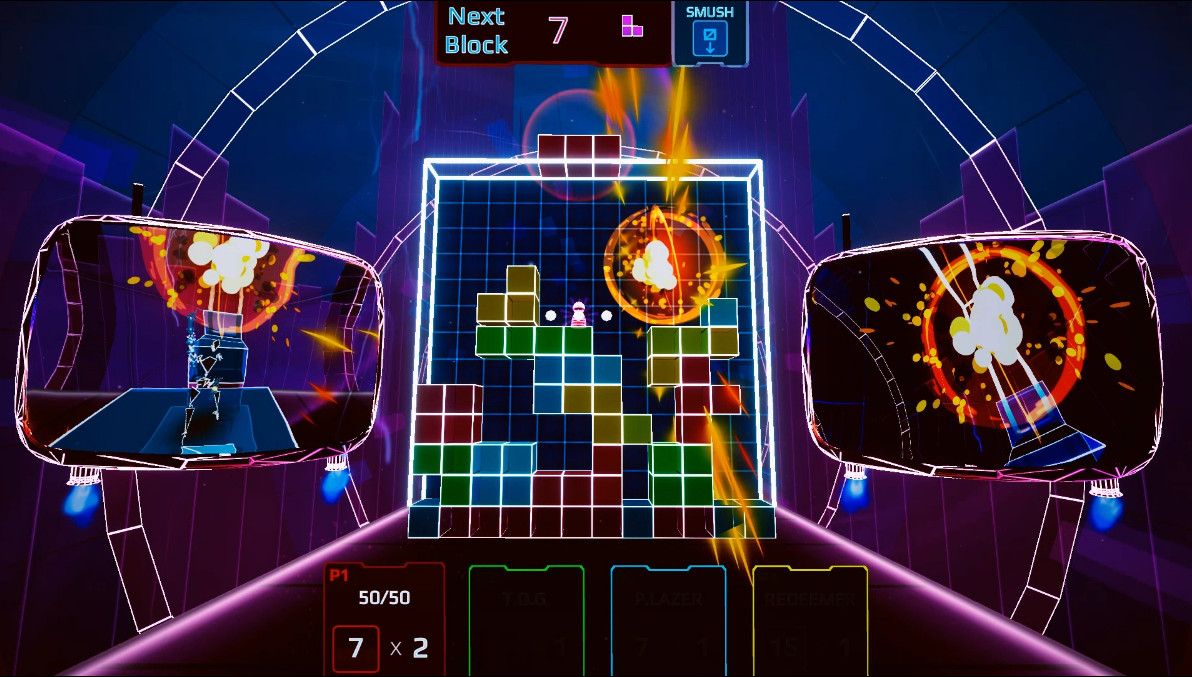Screen dimensions: 1192x677
Task: Choose the blue B.LAZER weapon card
Action: click(668, 620)
